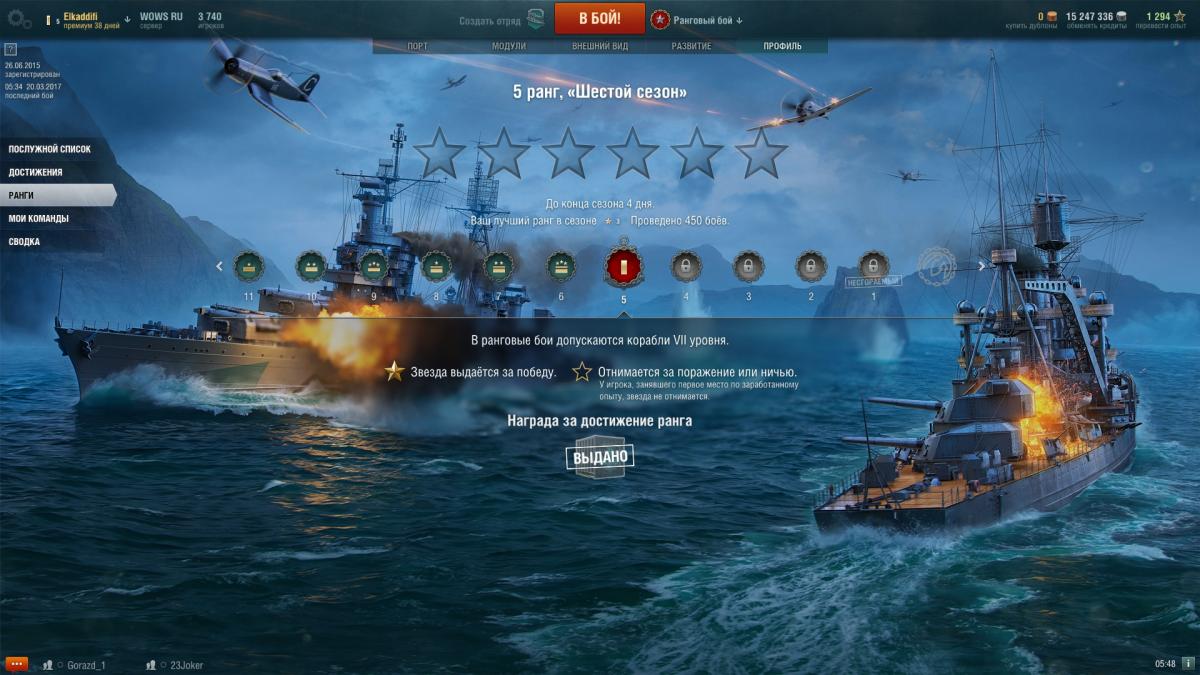The height and width of the screenshot is (675, 1200).
Task: Open the Сводка section
Action: coord(25,241)
